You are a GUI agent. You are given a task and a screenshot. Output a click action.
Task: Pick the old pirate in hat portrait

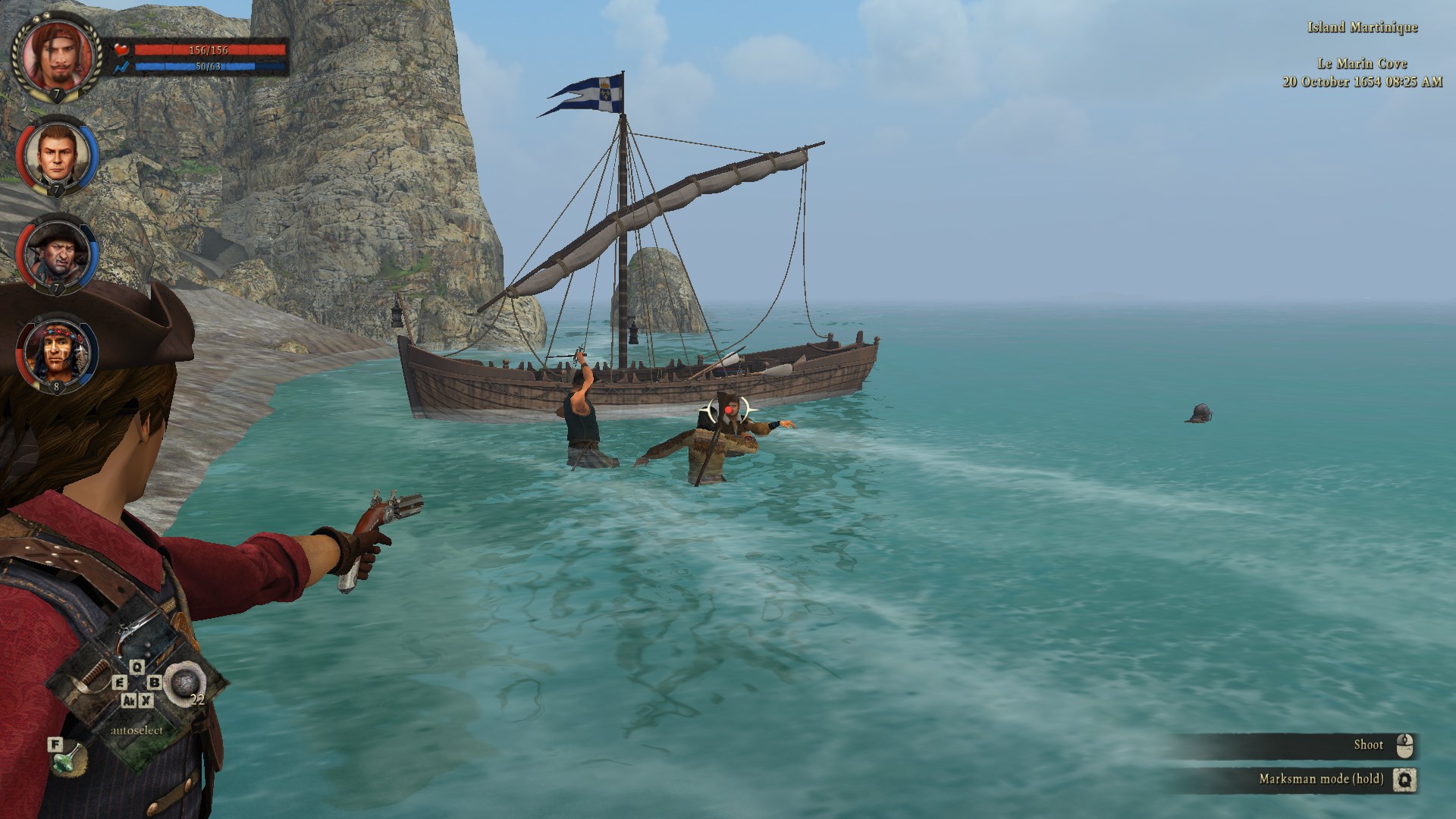57,254
